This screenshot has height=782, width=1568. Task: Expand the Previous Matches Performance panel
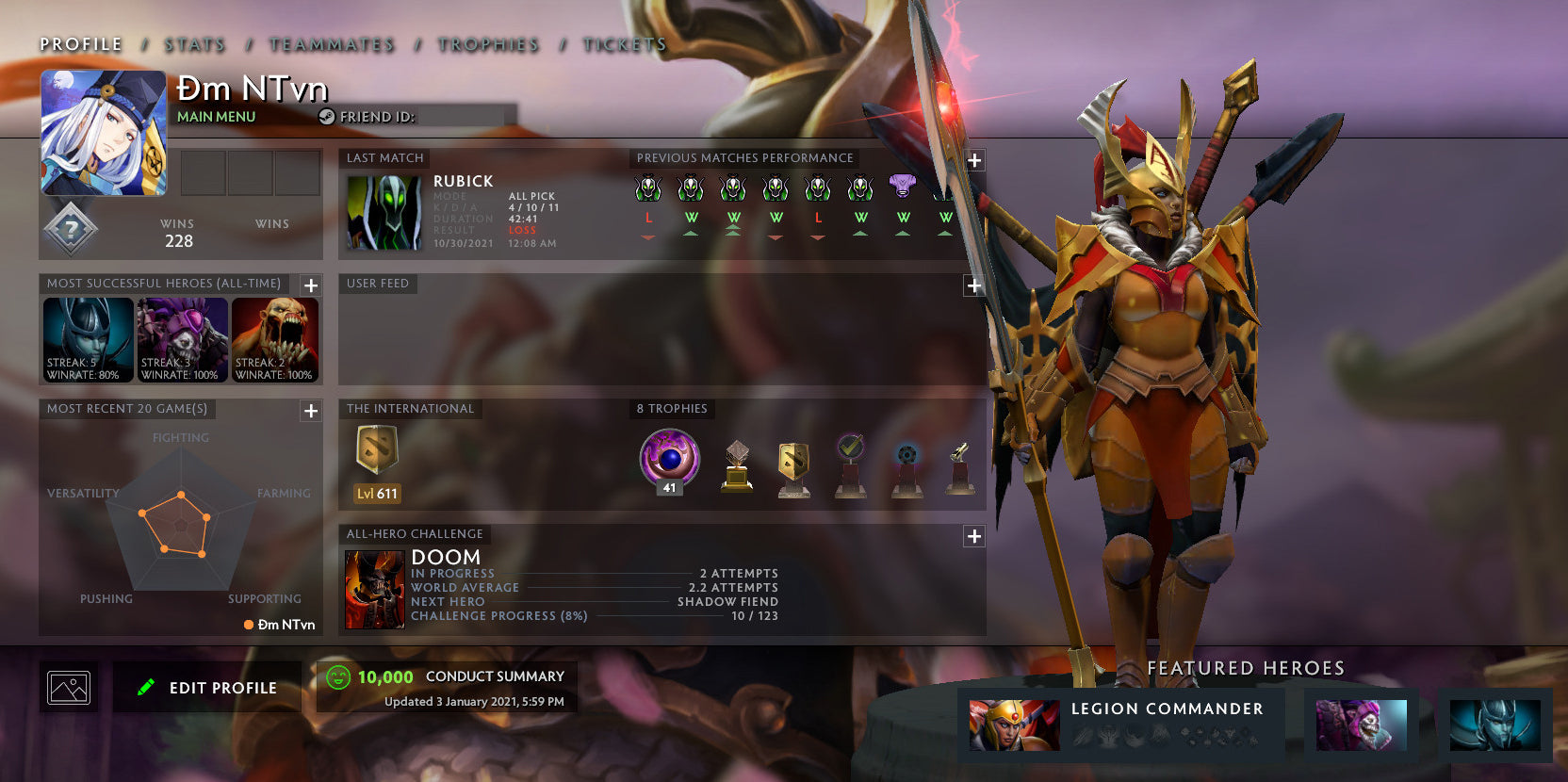coord(973,160)
